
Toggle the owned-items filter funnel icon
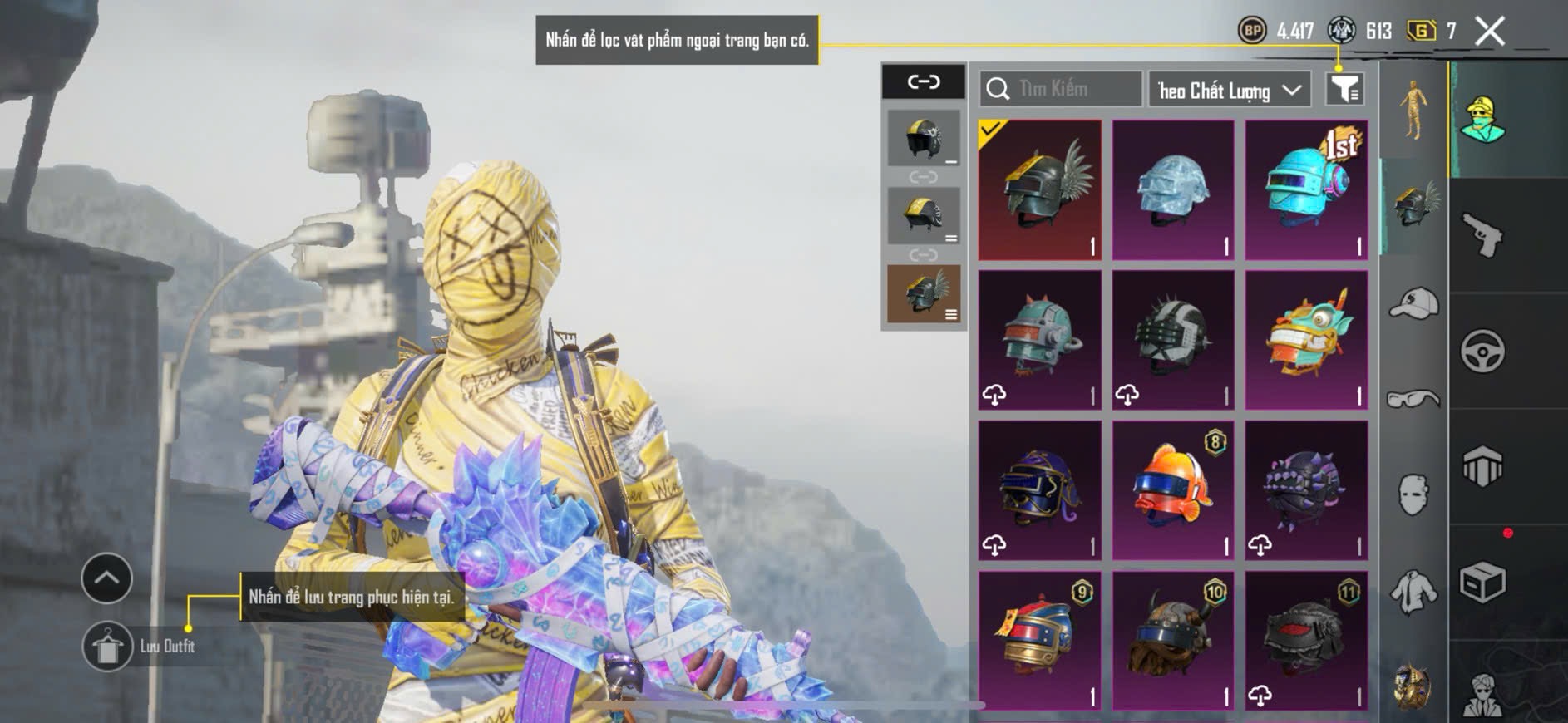(x=1344, y=89)
